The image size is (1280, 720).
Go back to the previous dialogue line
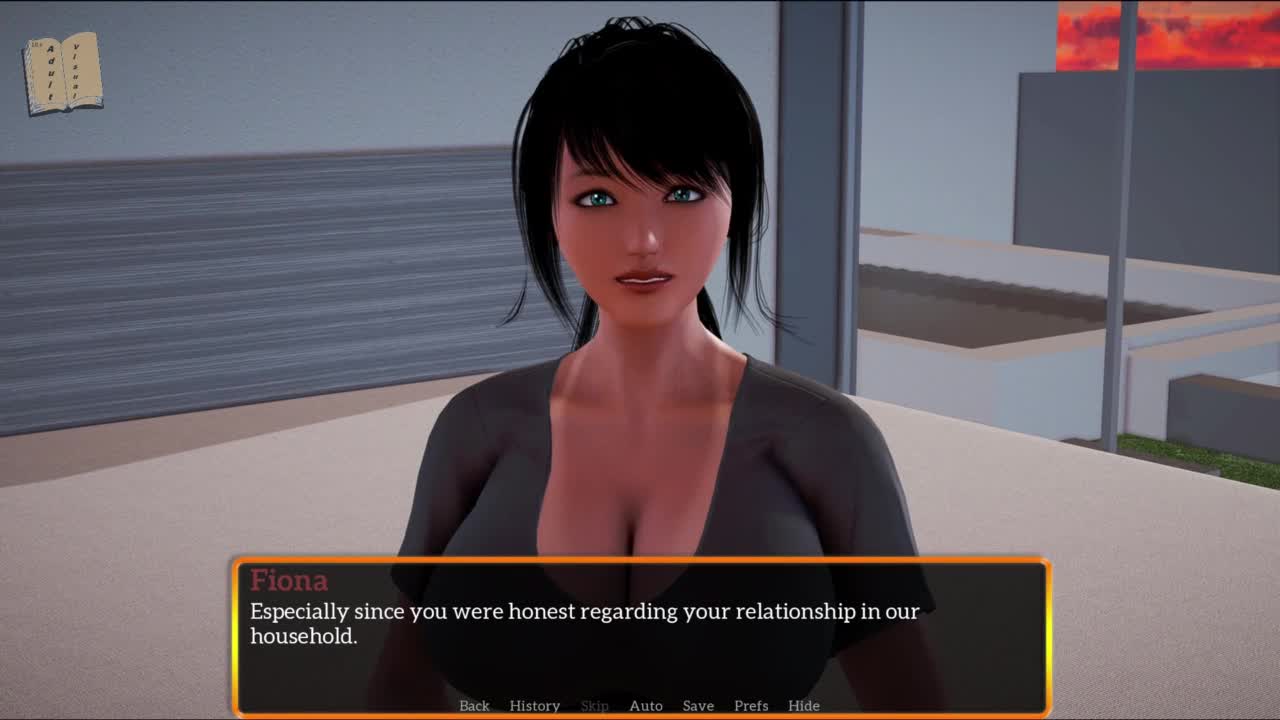474,705
